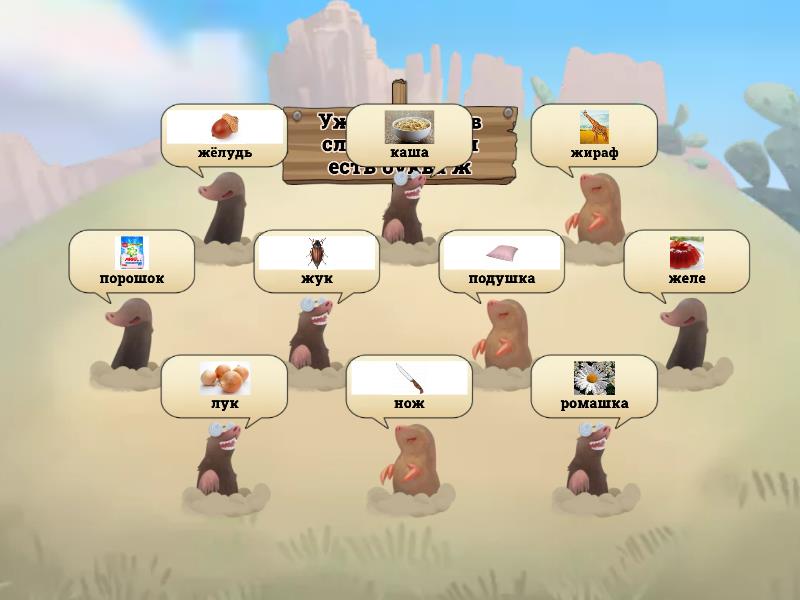Select the подушка pillow bubble
This screenshot has width=800, height=600.
pyautogui.click(x=501, y=261)
